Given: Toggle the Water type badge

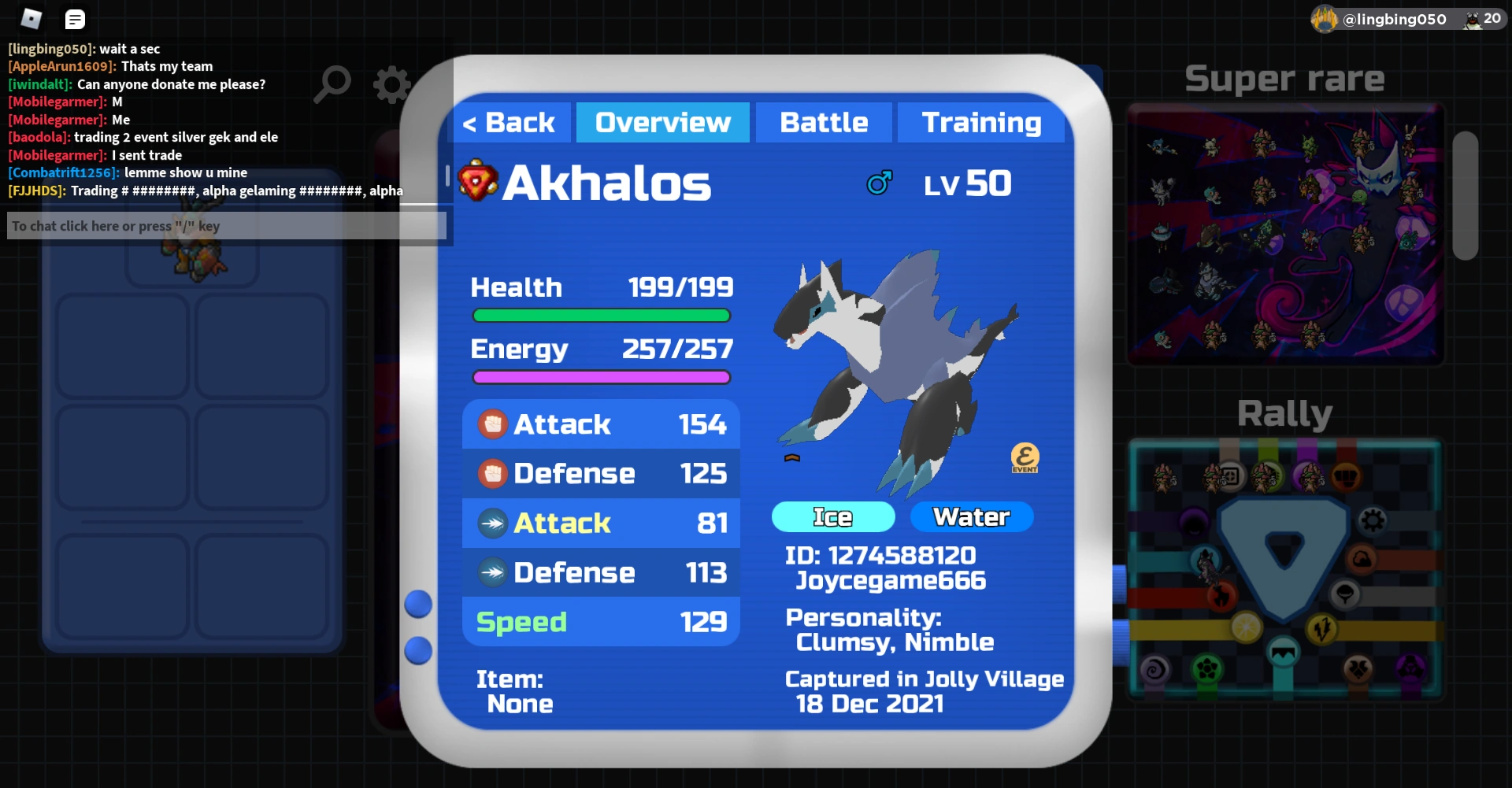Looking at the screenshot, I should [972, 516].
